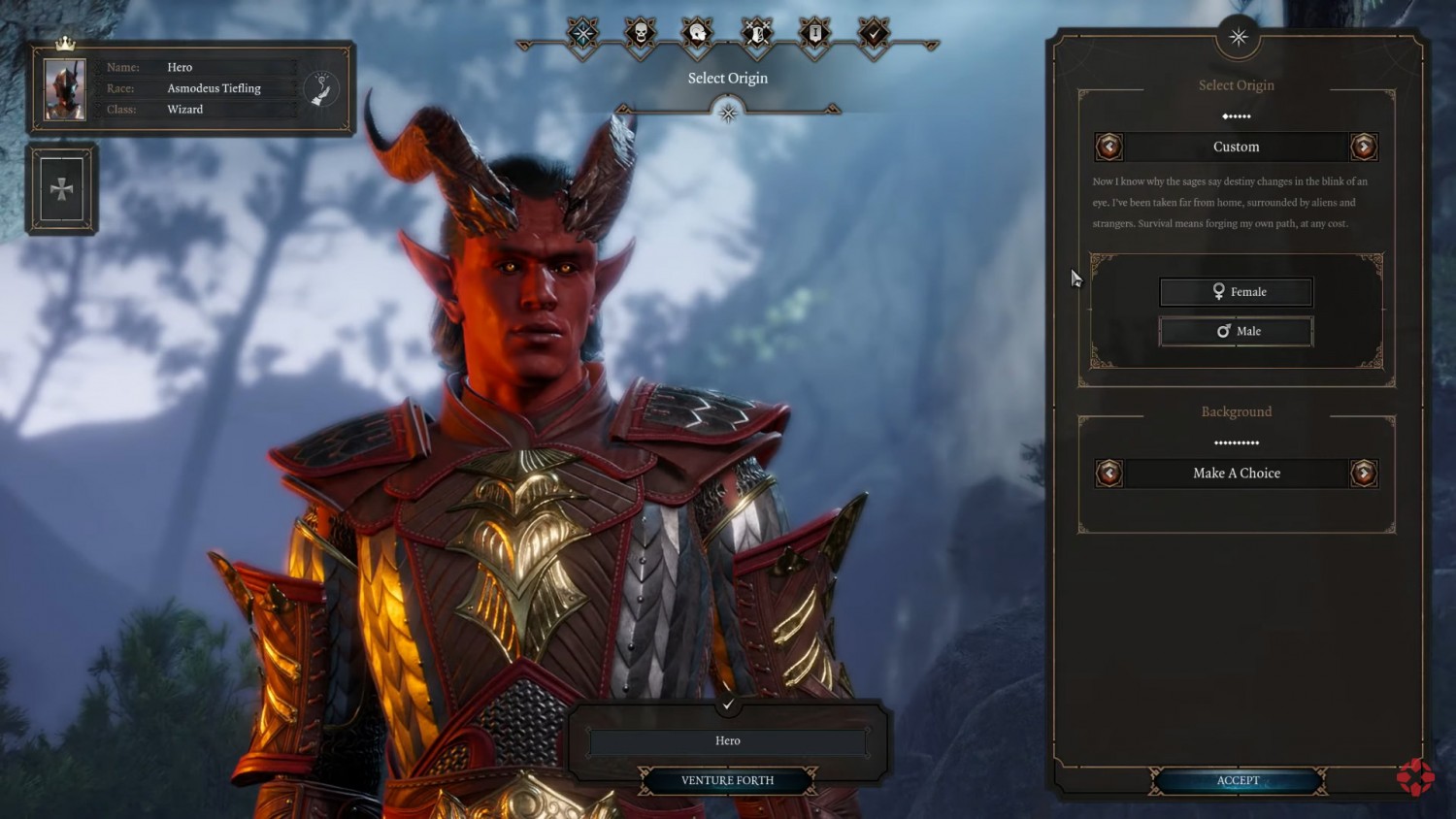Click the cross card to add party member
Screen dimensions: 1456x819
(x=60, y=188)
